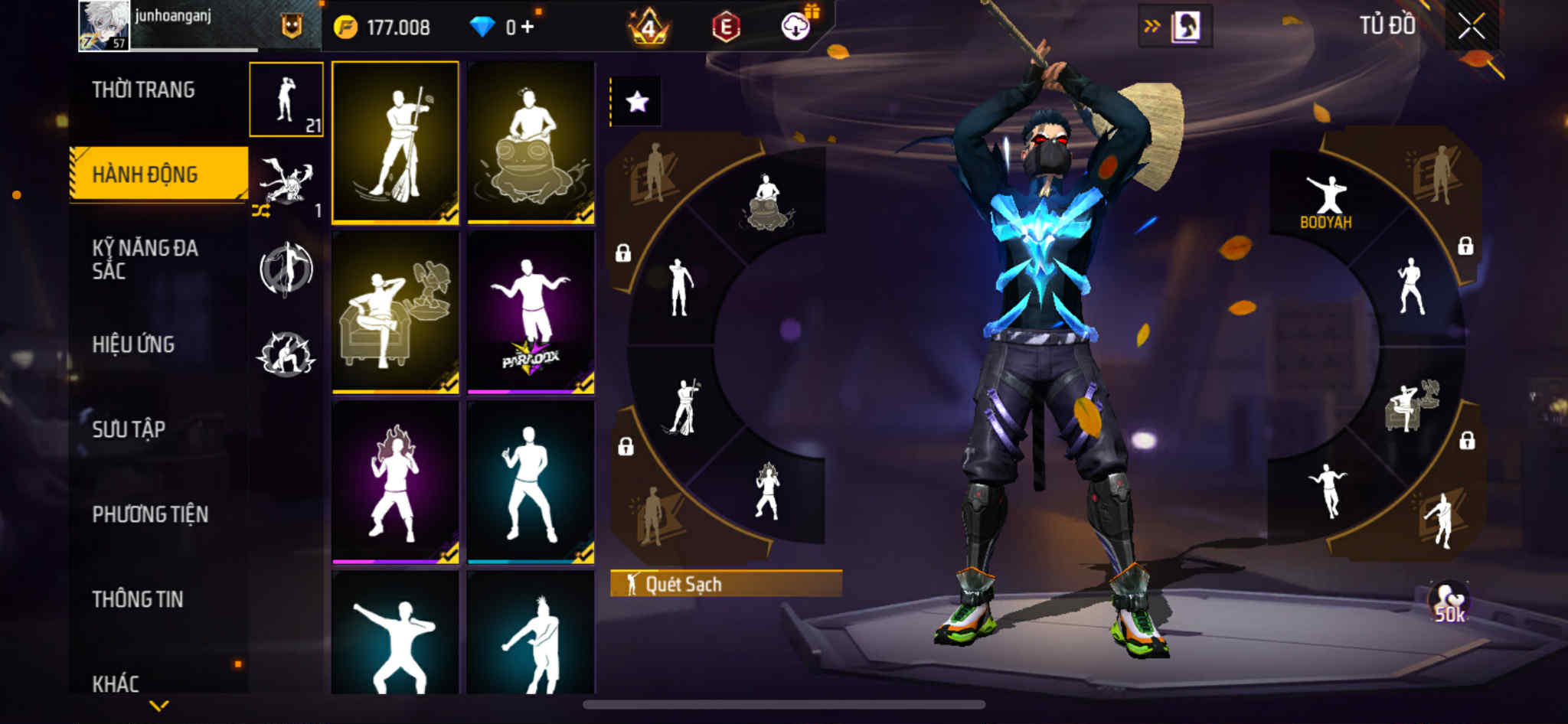Open the download cloud gift icon
Image resolution: width=1568 pixels, height=724 pixels.
797,27
